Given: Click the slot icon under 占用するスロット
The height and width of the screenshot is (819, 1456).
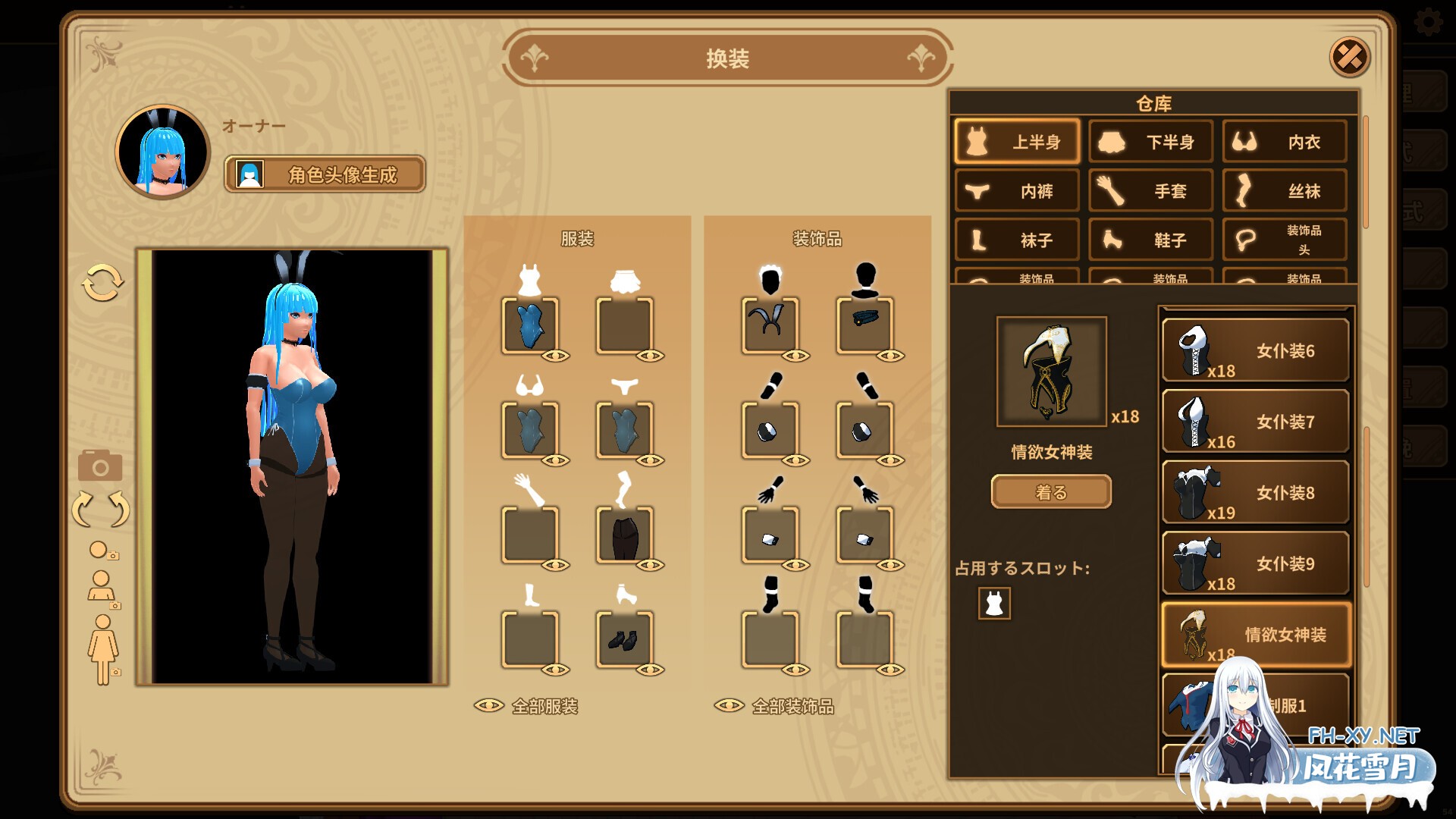Looking at the screenshot, I should coord(994,605).
